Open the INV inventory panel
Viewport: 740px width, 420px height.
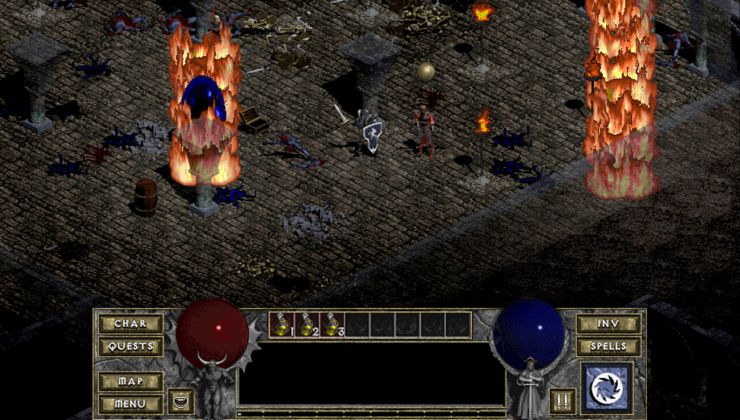click(608, 324)
